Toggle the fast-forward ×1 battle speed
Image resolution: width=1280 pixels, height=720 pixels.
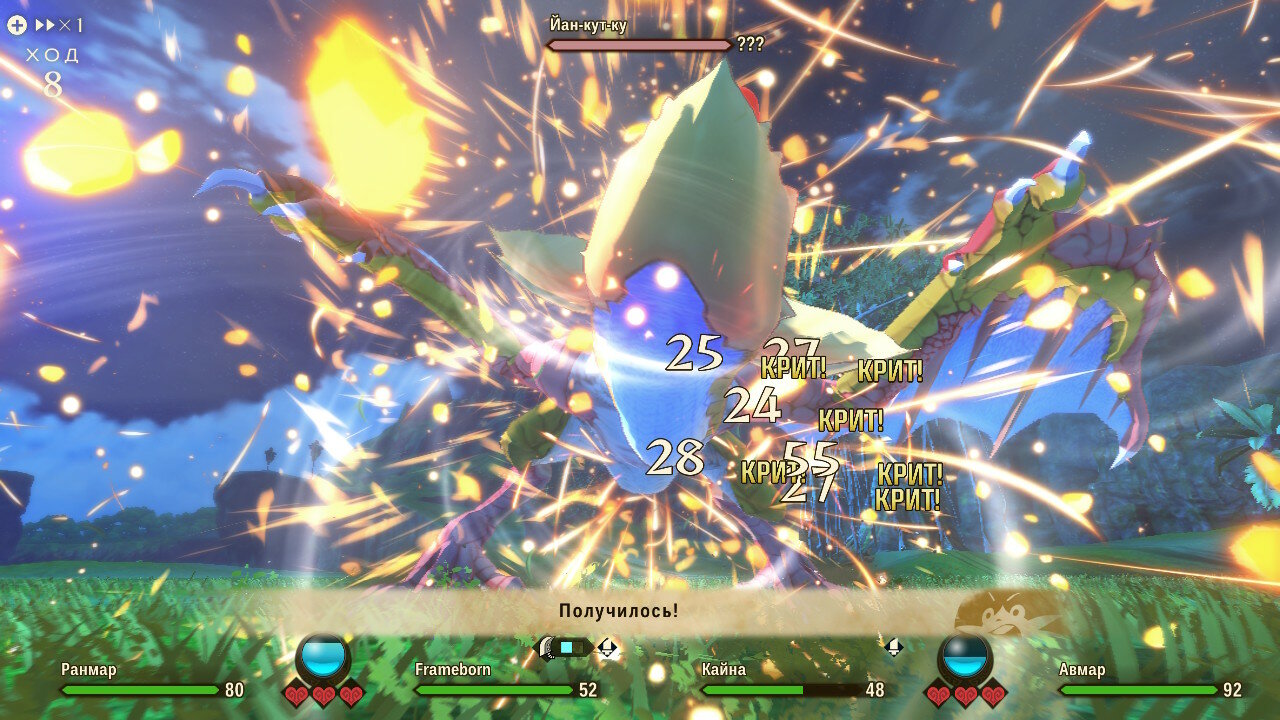click(x=58, y=26)
